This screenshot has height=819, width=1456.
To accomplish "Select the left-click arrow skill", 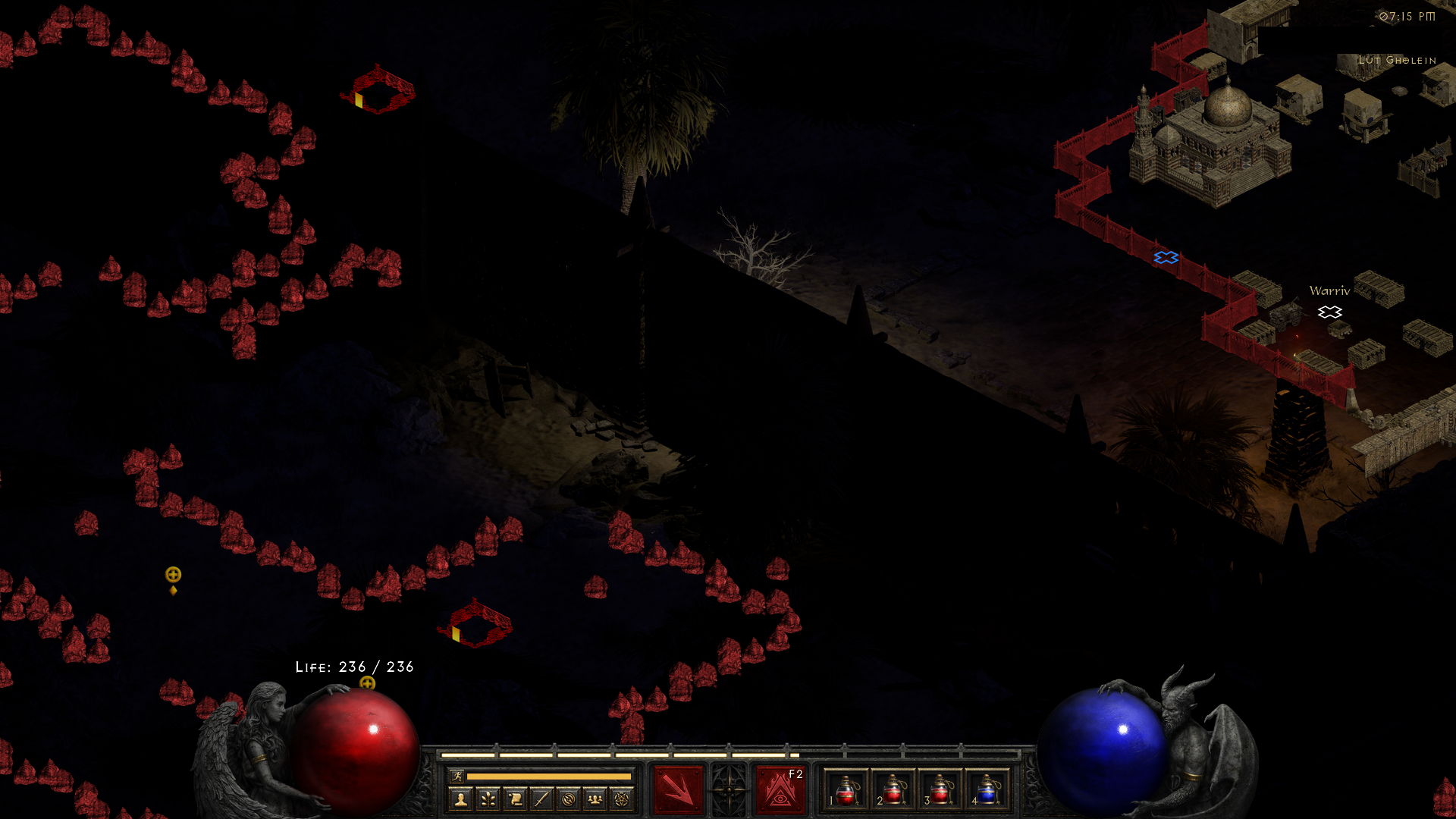I will tap(678, 789).
